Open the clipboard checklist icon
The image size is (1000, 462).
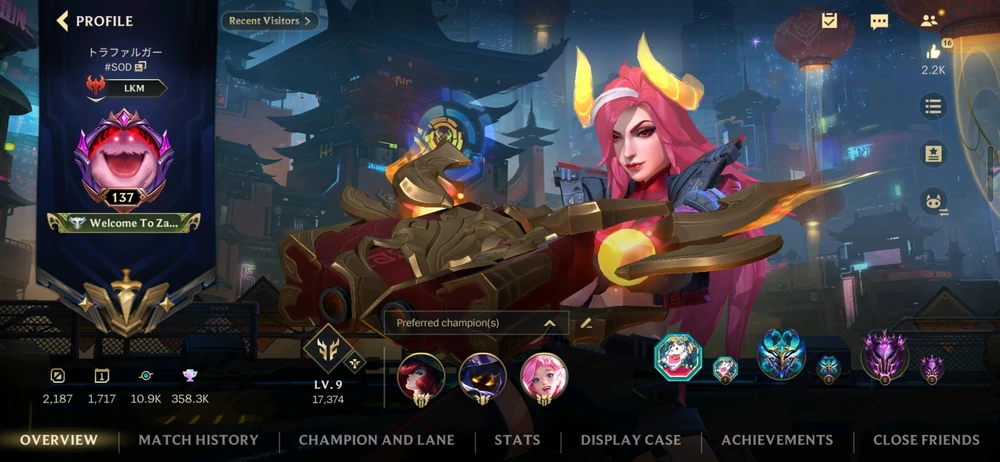tap(829, 21)
